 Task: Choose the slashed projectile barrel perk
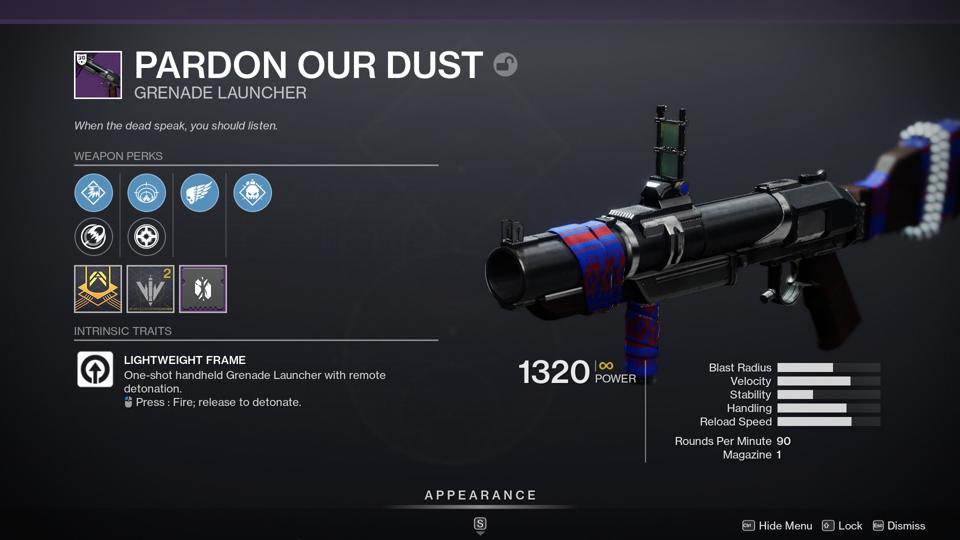coord(93,237)
